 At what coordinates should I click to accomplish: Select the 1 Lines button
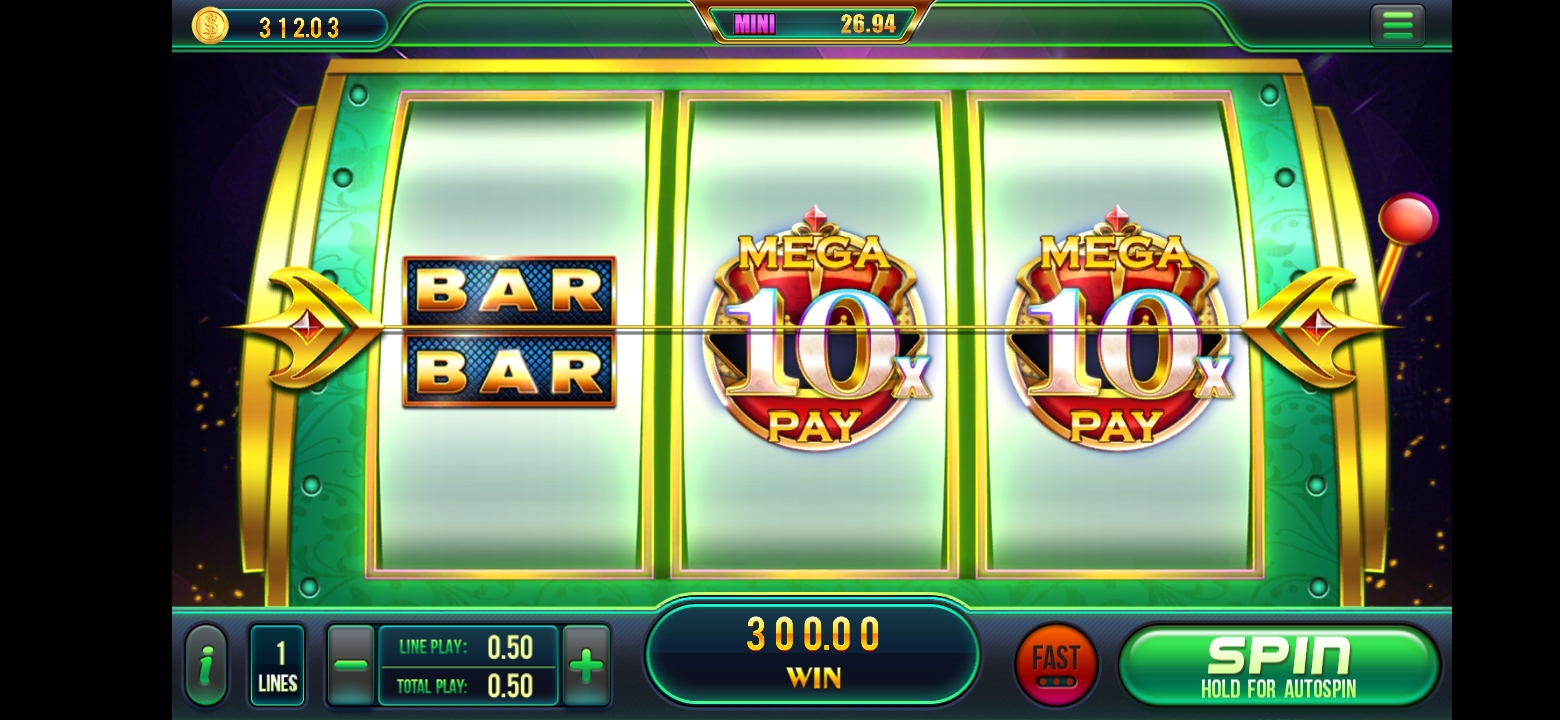pyautogui.click(x=277, y=666)
